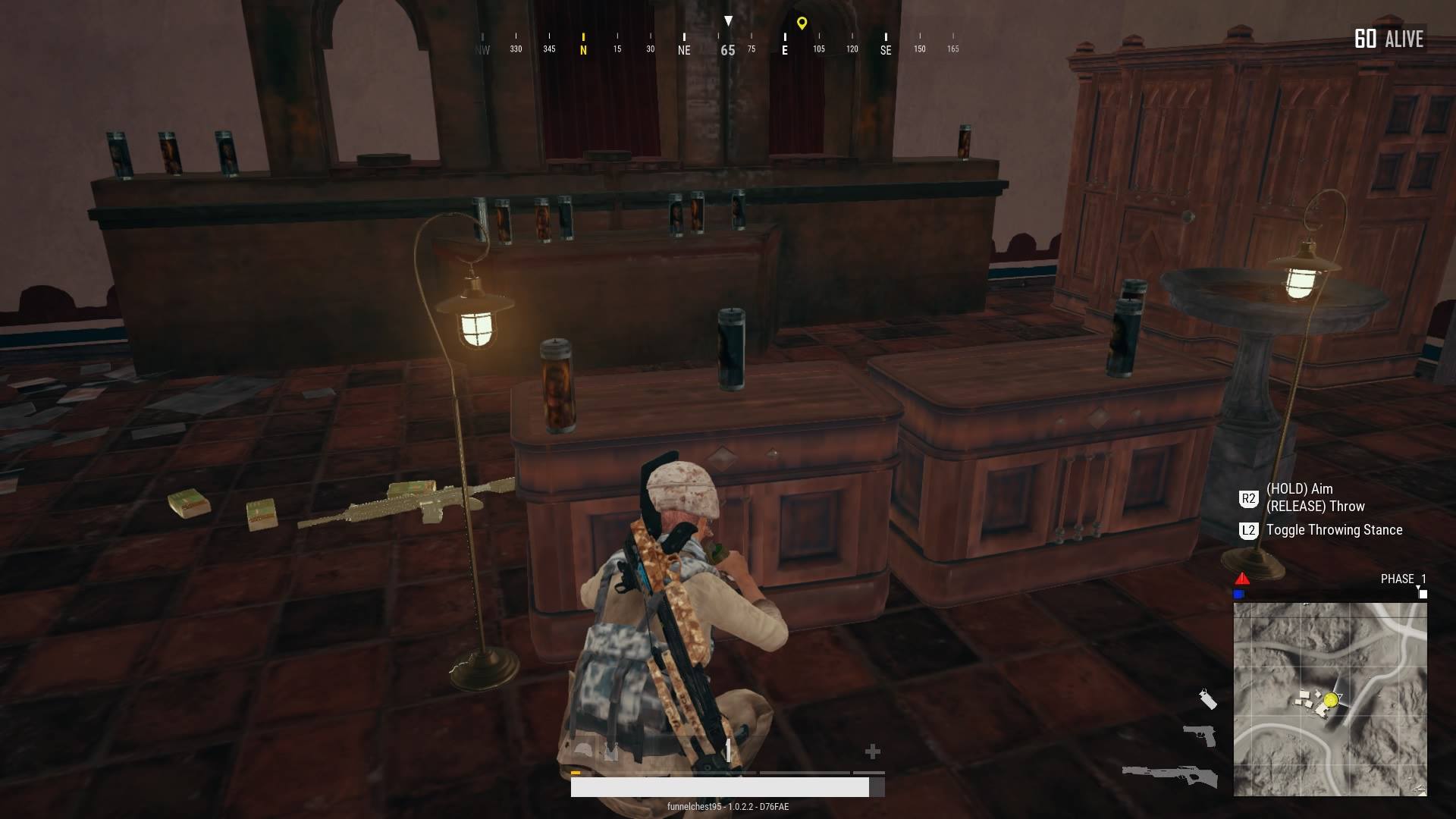Select the pistol weapon slot icon
This screenshot has width=1456, height=819.
point(1200,735)
